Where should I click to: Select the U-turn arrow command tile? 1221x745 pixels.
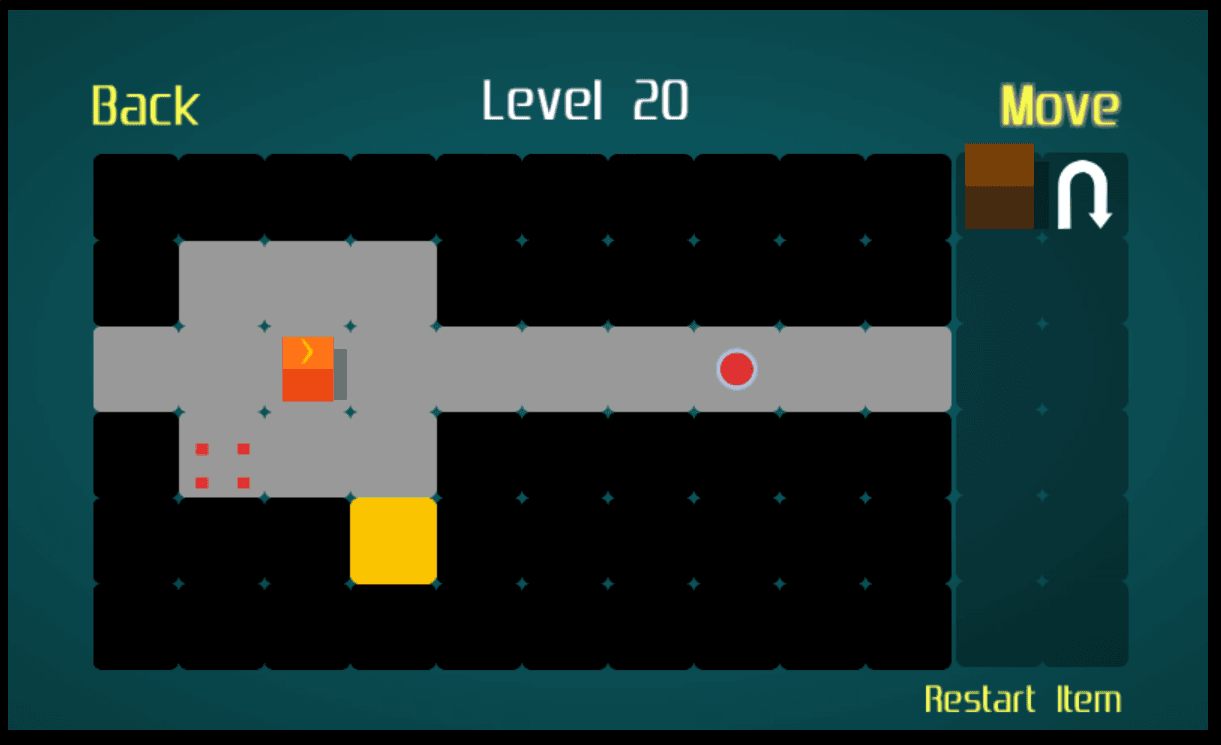pos(1085,195)
